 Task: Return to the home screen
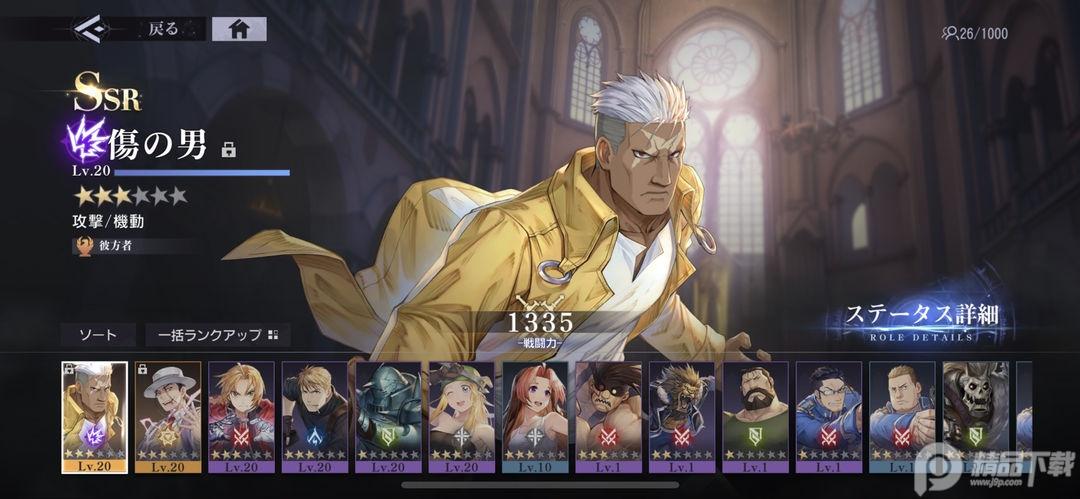pos(239,29)
